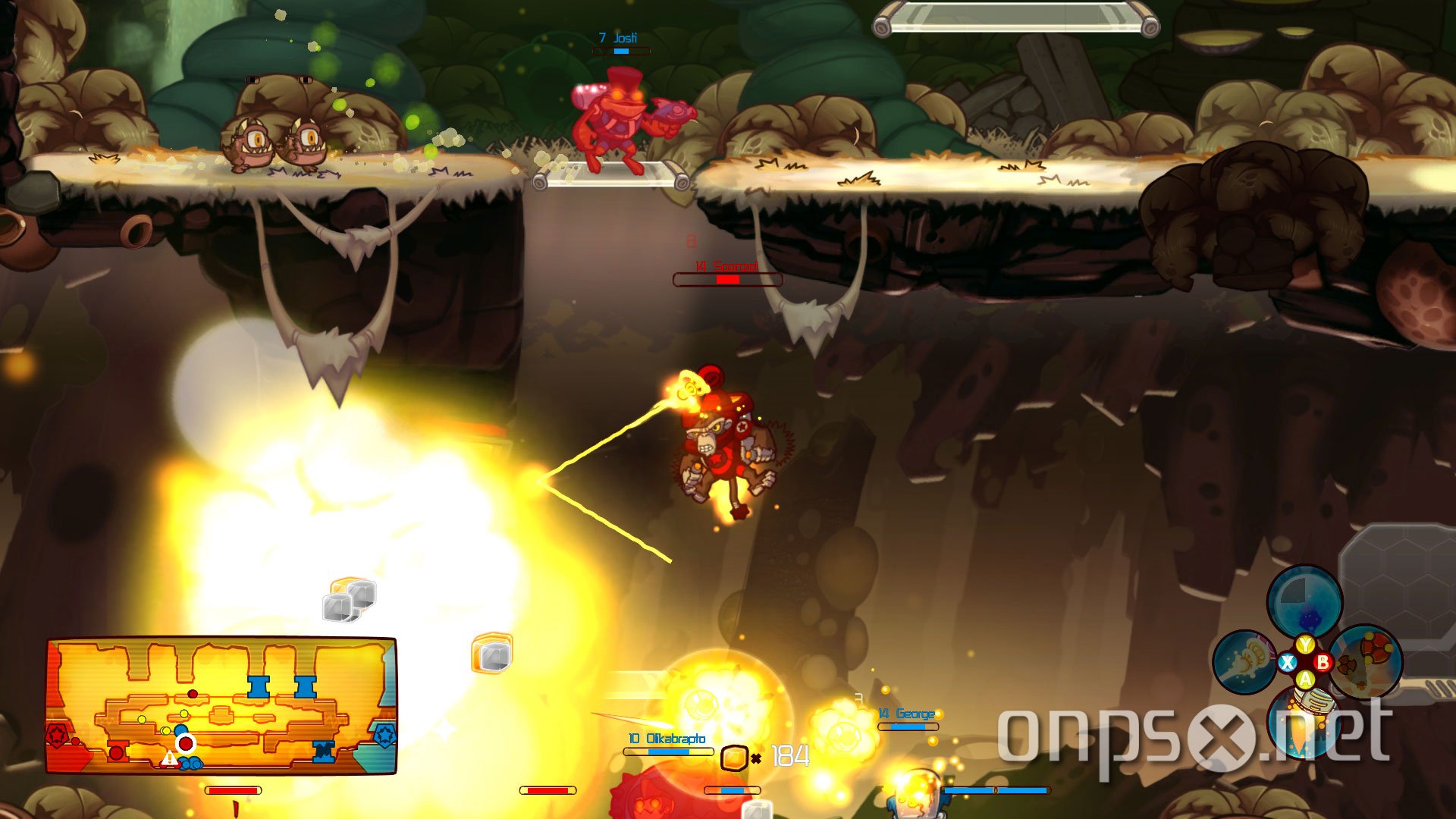The width and height of the screenshot is (1456, 819).
Task: Select the X ability button on the skill wheel
Action: pos(1287,662)
